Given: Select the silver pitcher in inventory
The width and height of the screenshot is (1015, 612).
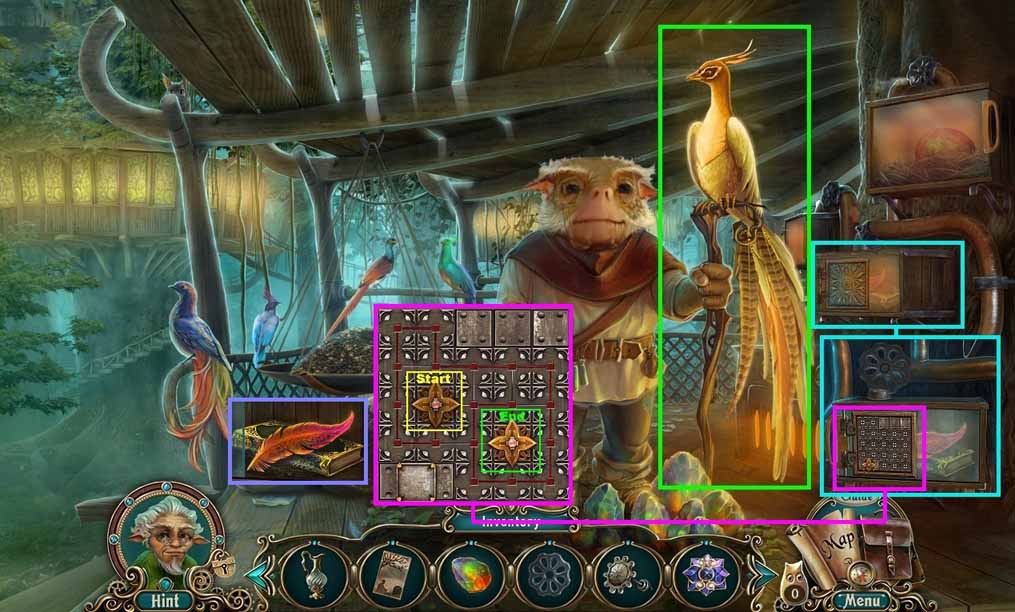Looking at the screenshot, I should click(307, 574).
